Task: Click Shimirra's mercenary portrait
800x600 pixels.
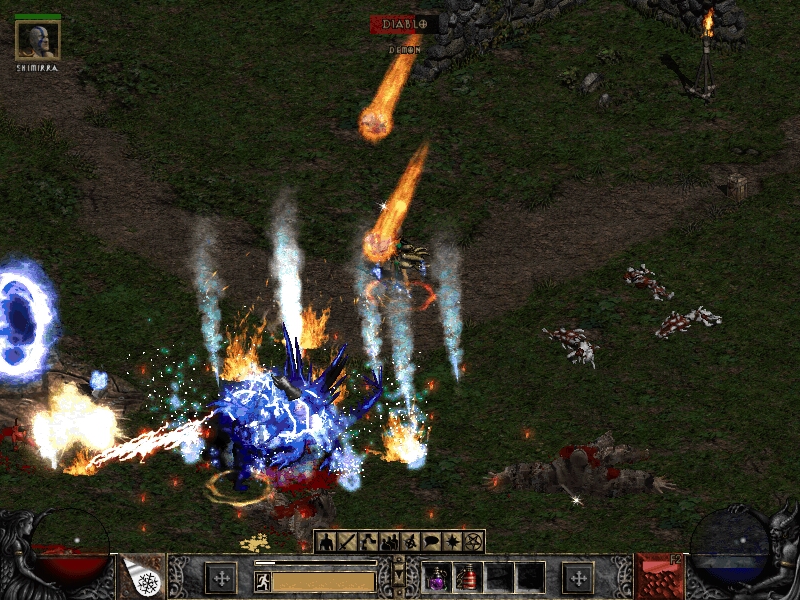Action: tap(38, 40)
